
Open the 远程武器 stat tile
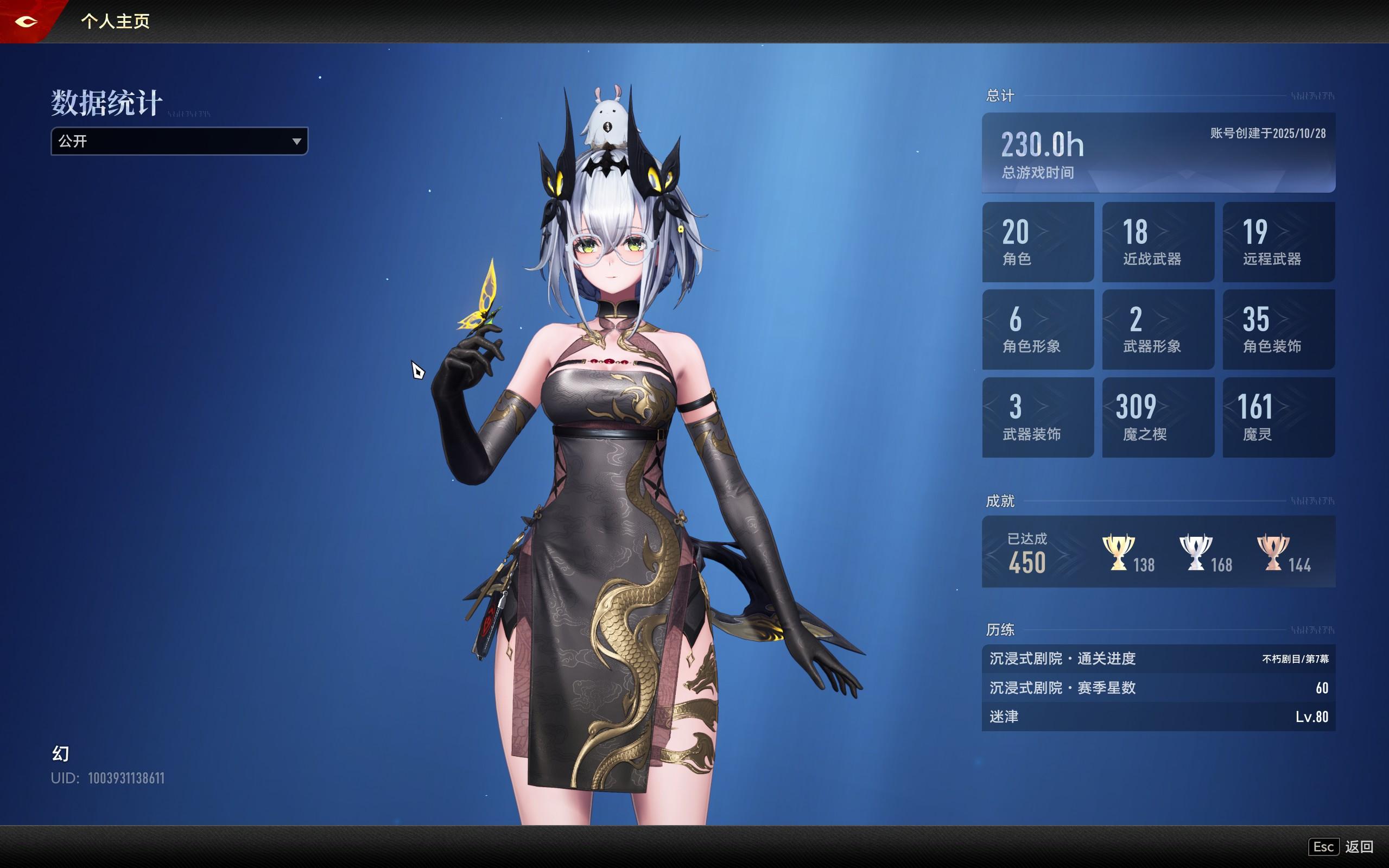point(1278,242)
